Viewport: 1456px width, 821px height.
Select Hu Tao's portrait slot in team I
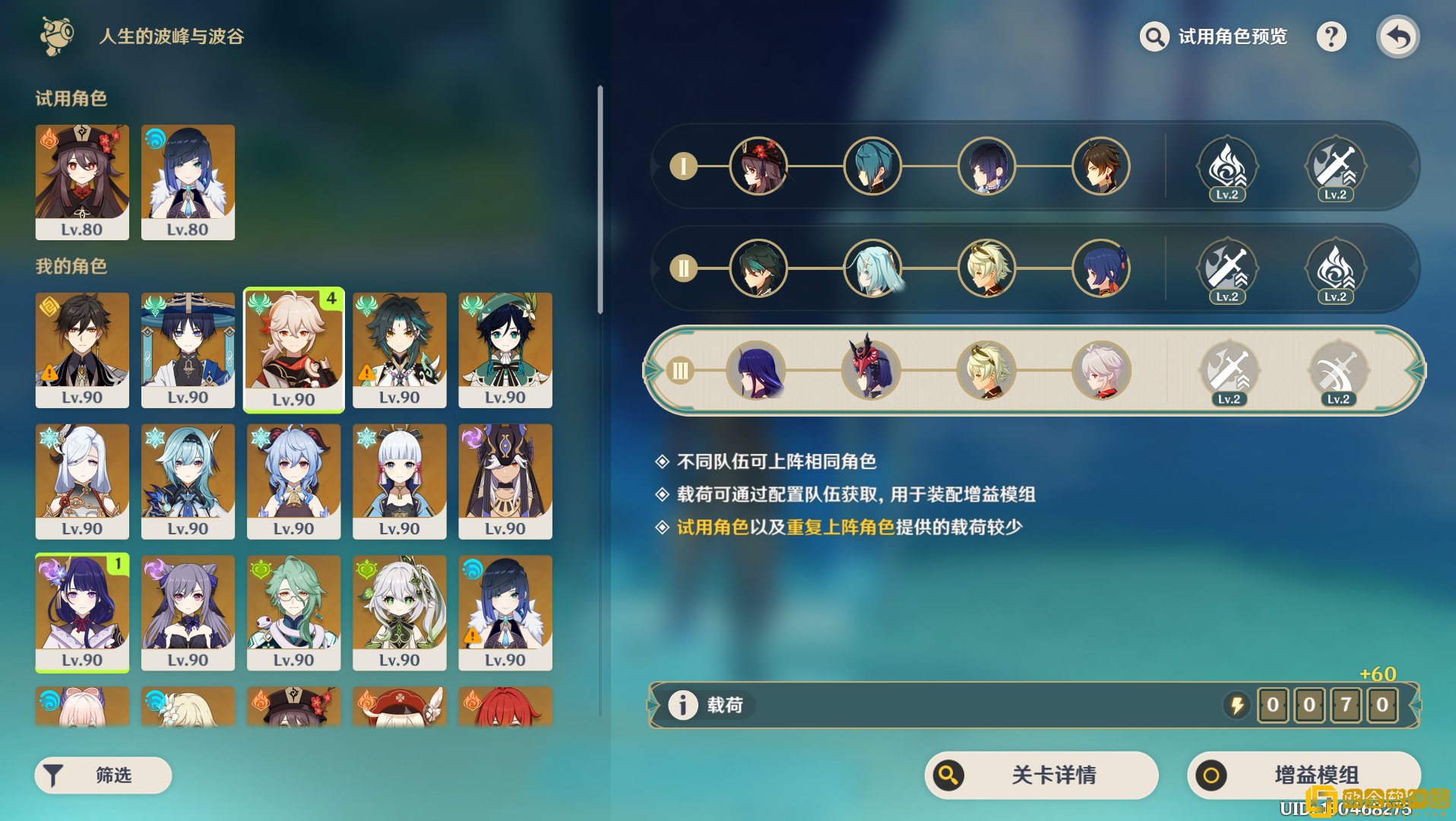point(758,166)
